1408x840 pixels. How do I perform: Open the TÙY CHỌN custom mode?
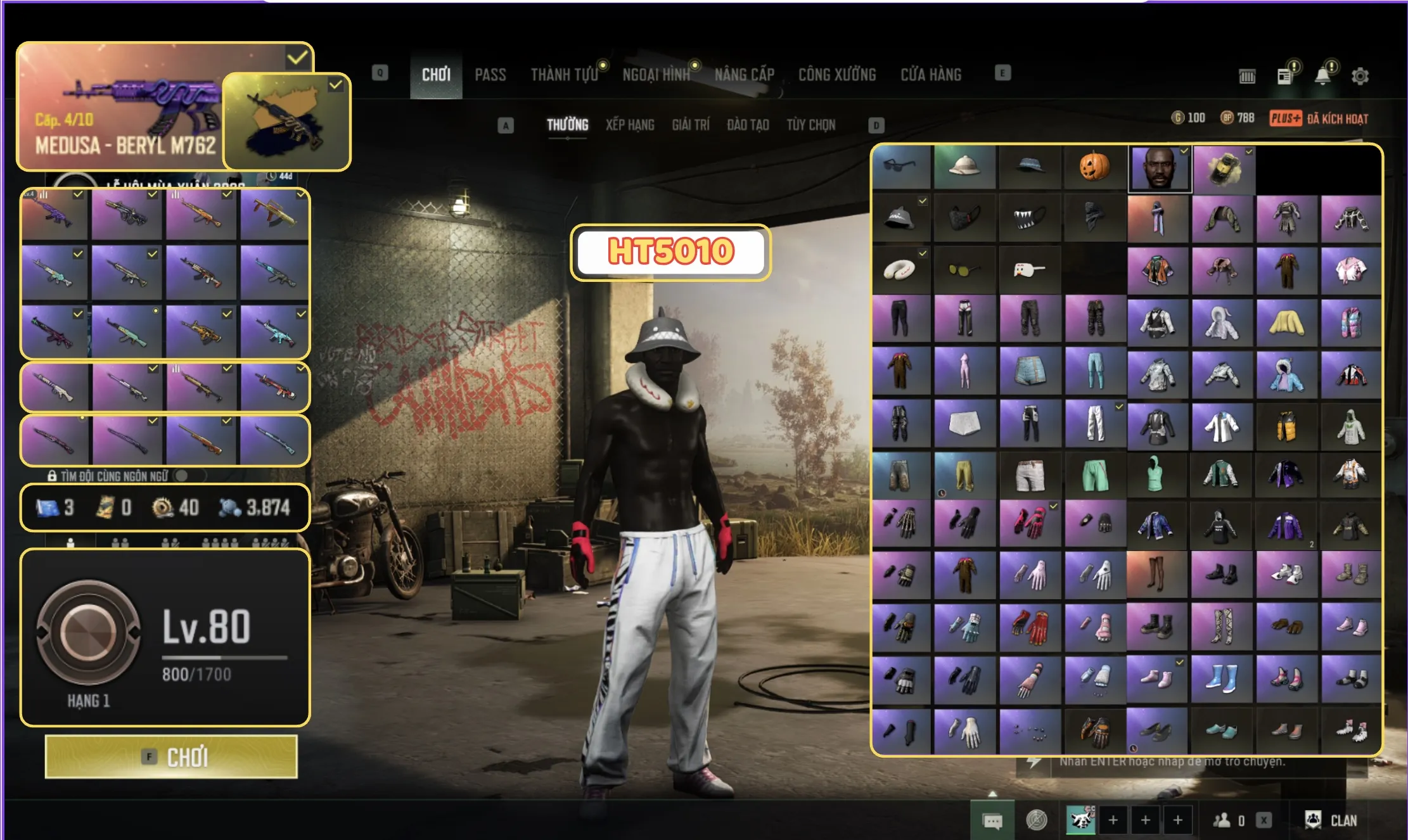811,125
